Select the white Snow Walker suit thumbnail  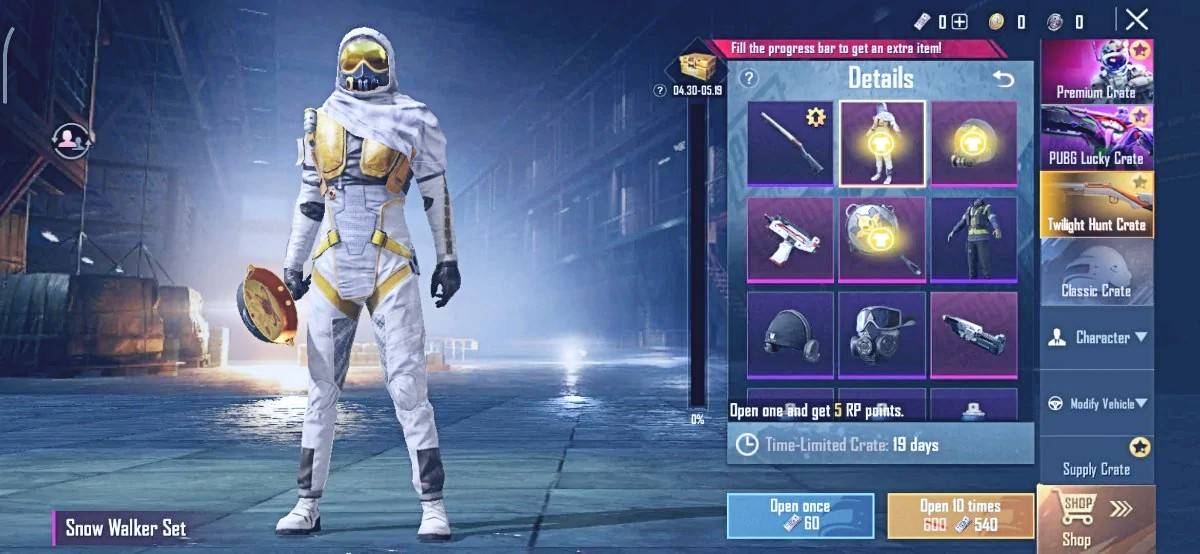point(881,143)
